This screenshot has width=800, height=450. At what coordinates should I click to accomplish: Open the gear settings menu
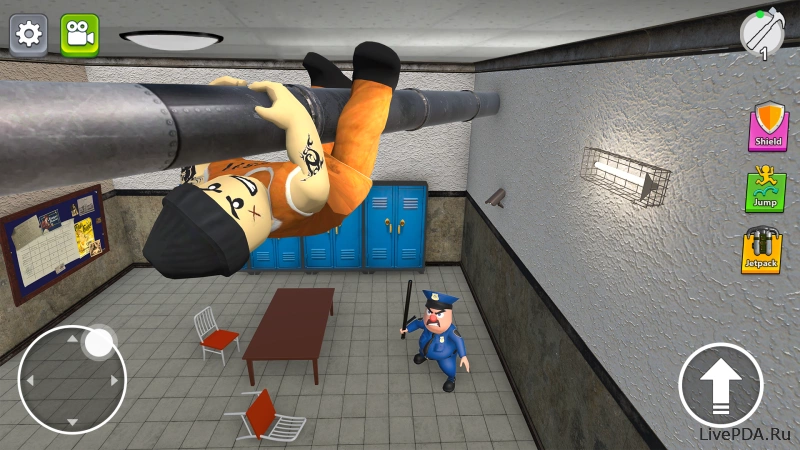29,34
